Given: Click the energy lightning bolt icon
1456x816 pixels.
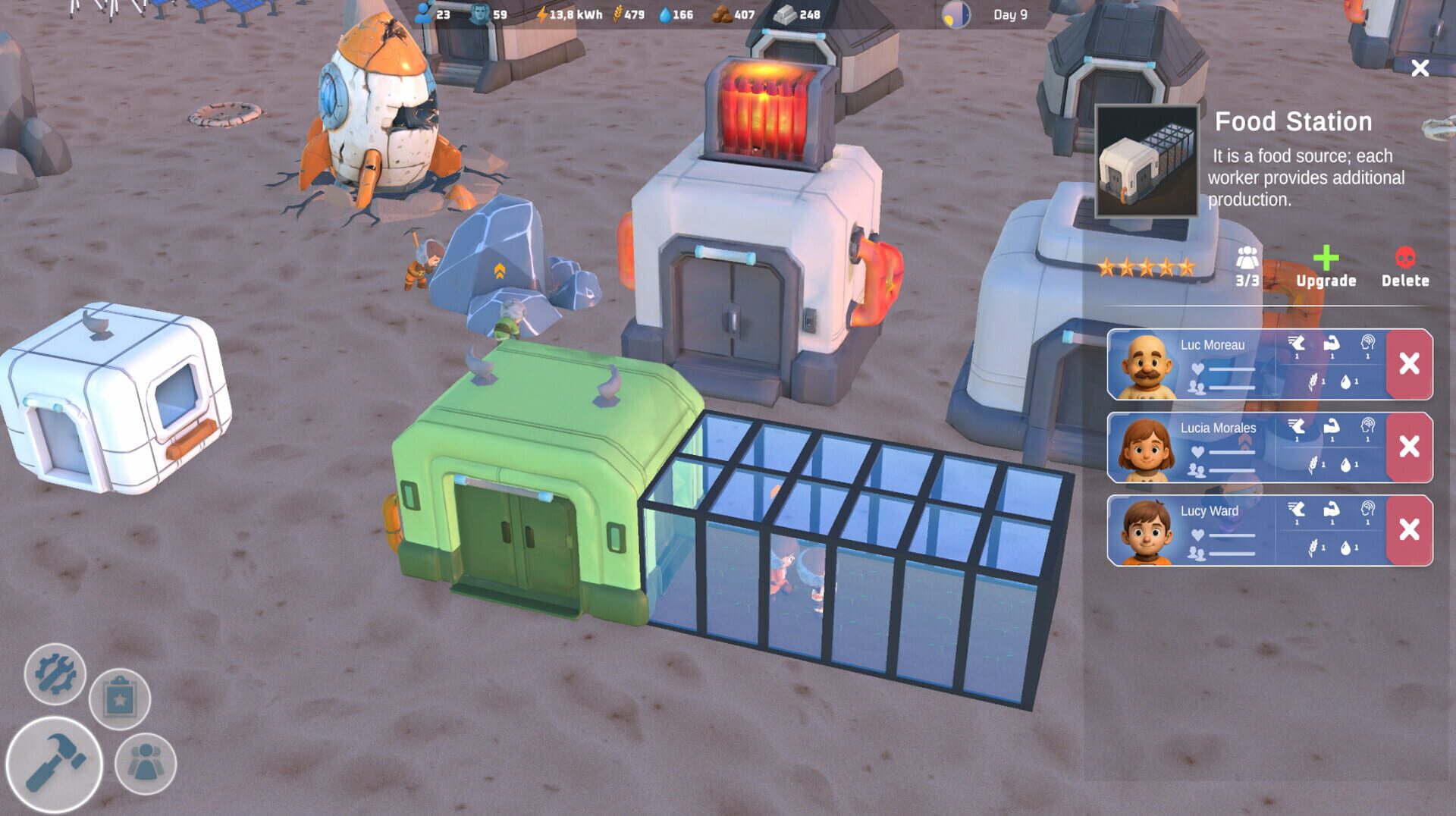Looking at the screenshot, I should pyautogui.click(x=543, y=14).
